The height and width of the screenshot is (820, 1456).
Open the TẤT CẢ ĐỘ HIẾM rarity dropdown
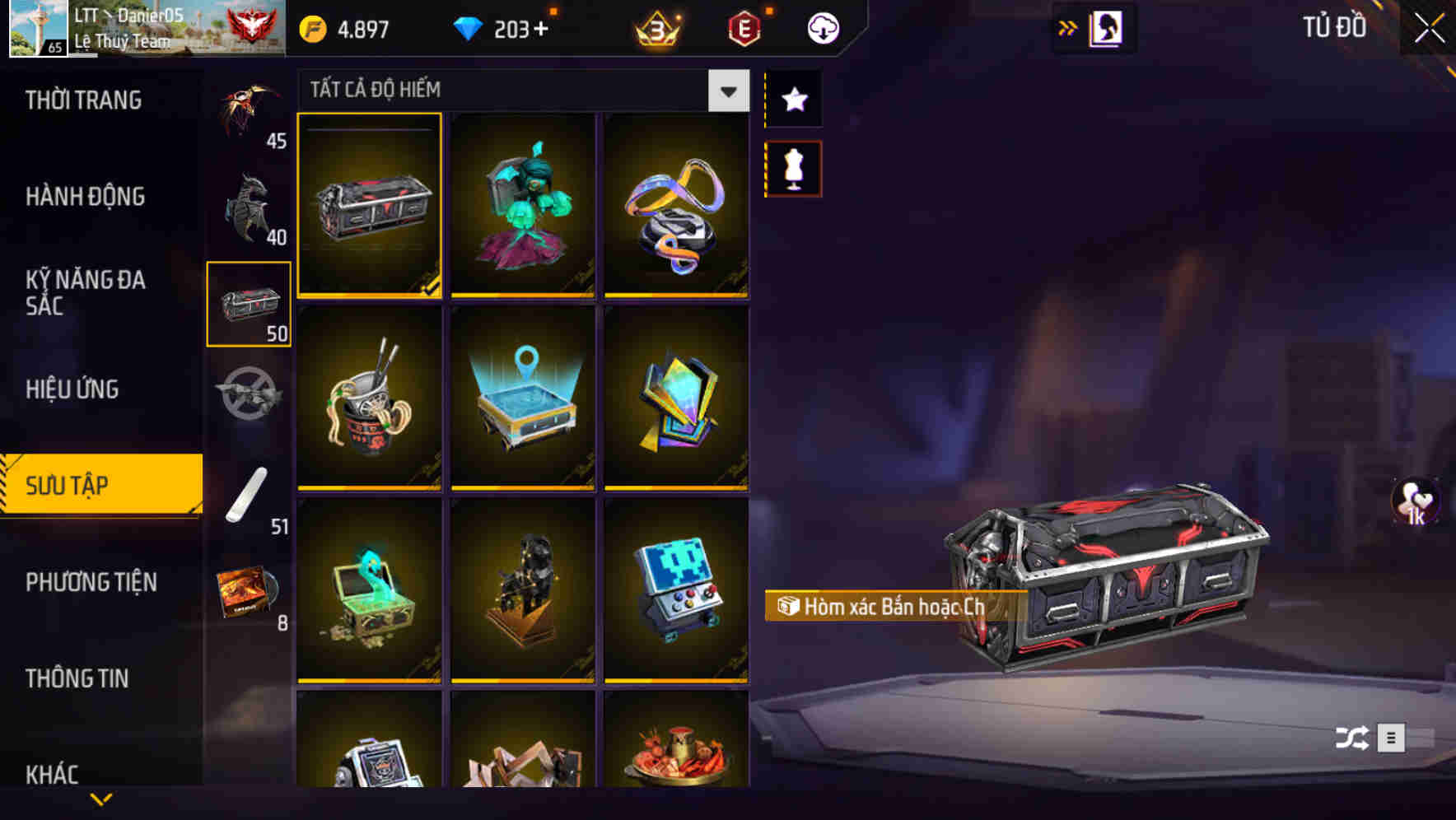coord(726,91)
